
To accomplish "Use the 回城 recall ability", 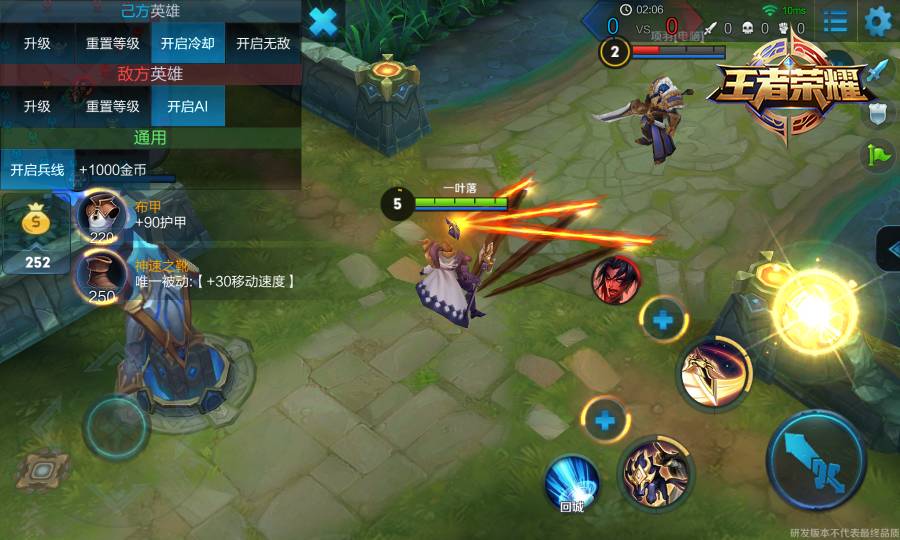I will 571,483.
